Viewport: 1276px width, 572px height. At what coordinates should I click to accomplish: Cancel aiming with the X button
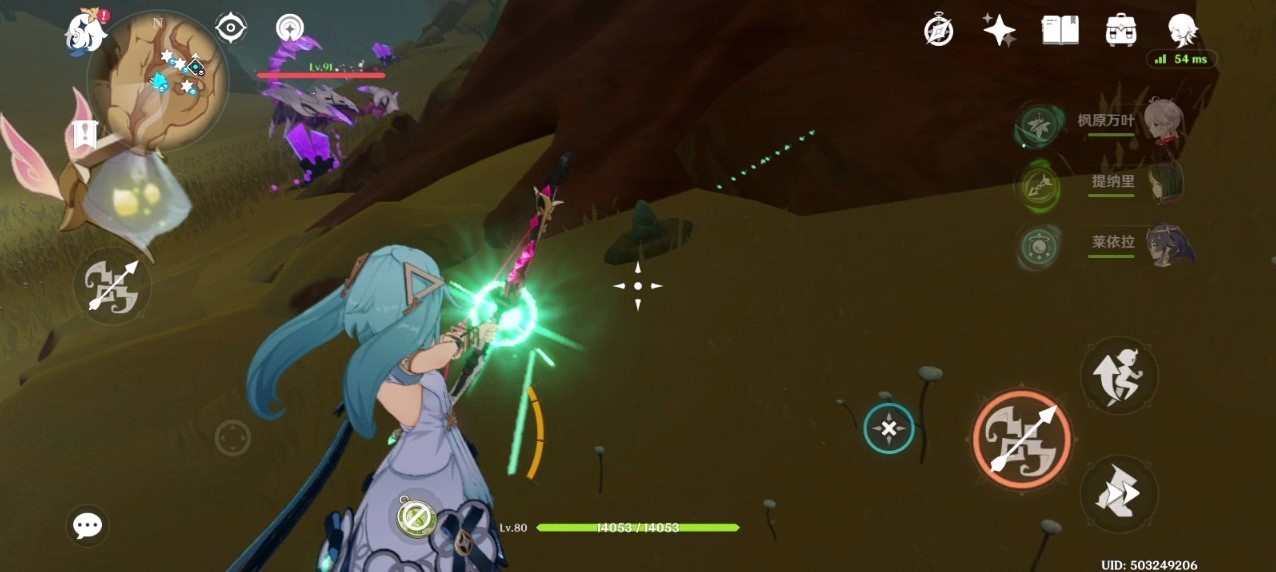pos(889,429)
